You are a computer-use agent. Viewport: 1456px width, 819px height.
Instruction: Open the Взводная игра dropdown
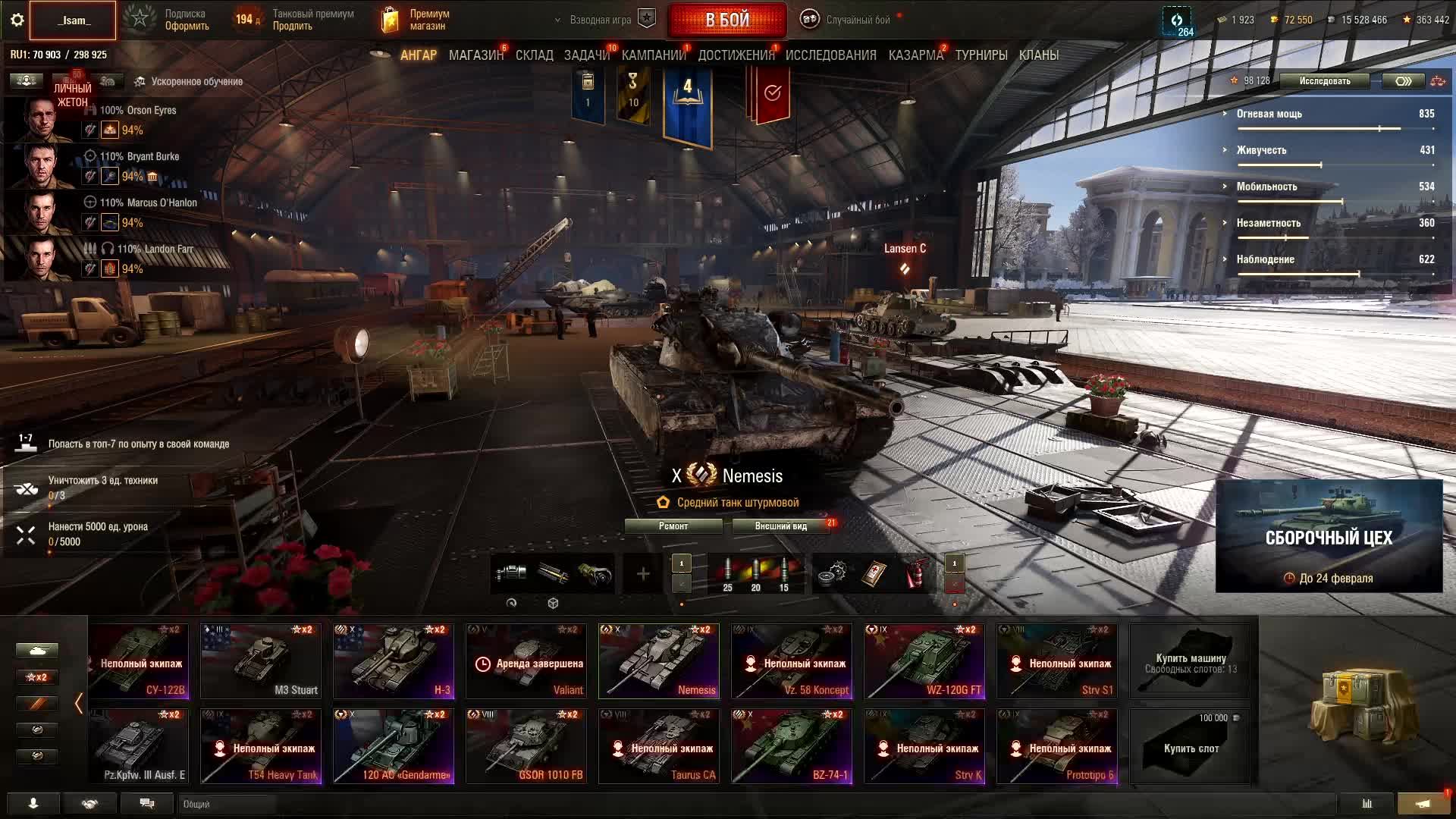pos(599,20)
